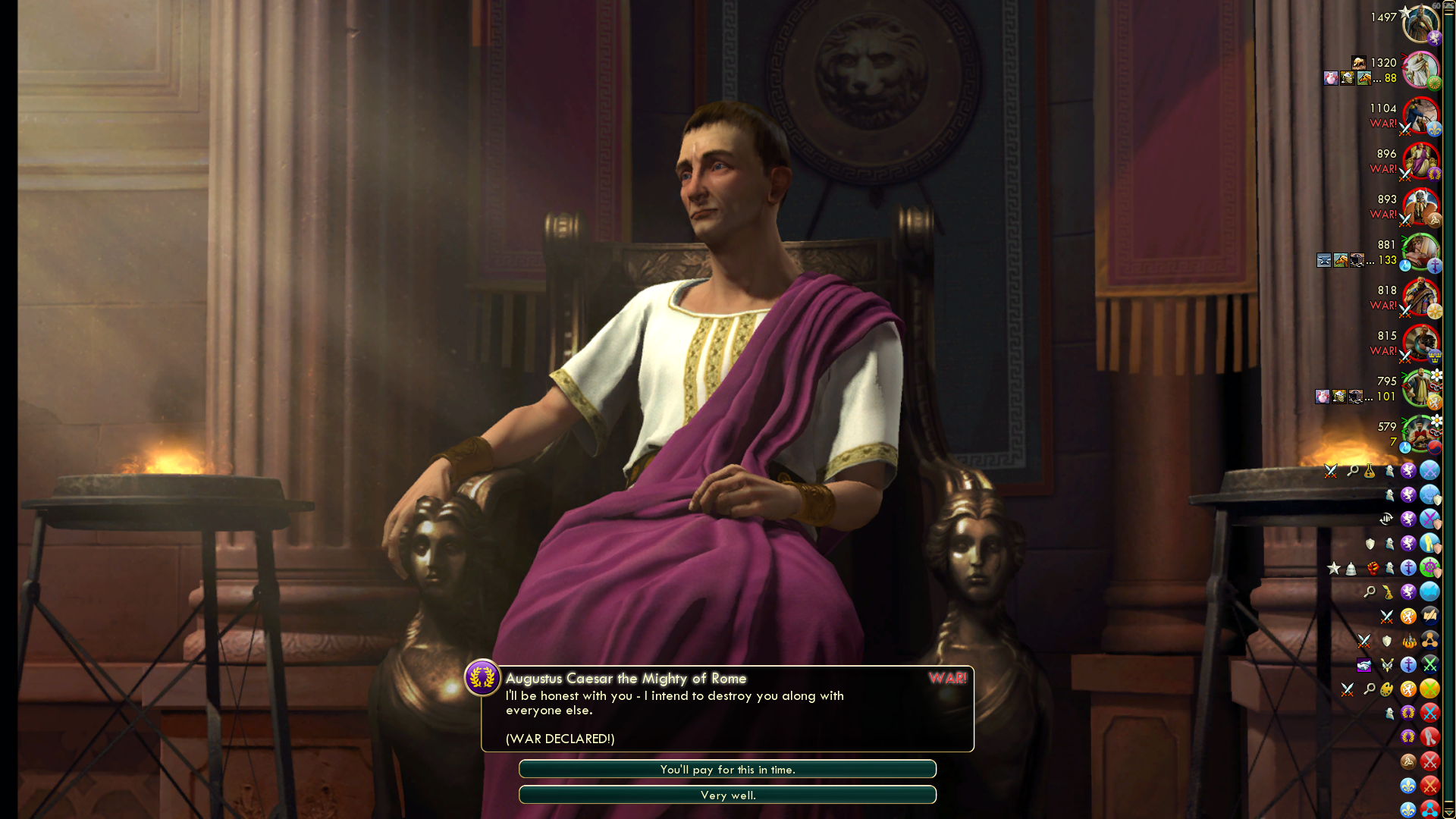The image size is (1456, 819).
Task: Open the Swedish leader portrait scoring 815
Action: 1420,343
